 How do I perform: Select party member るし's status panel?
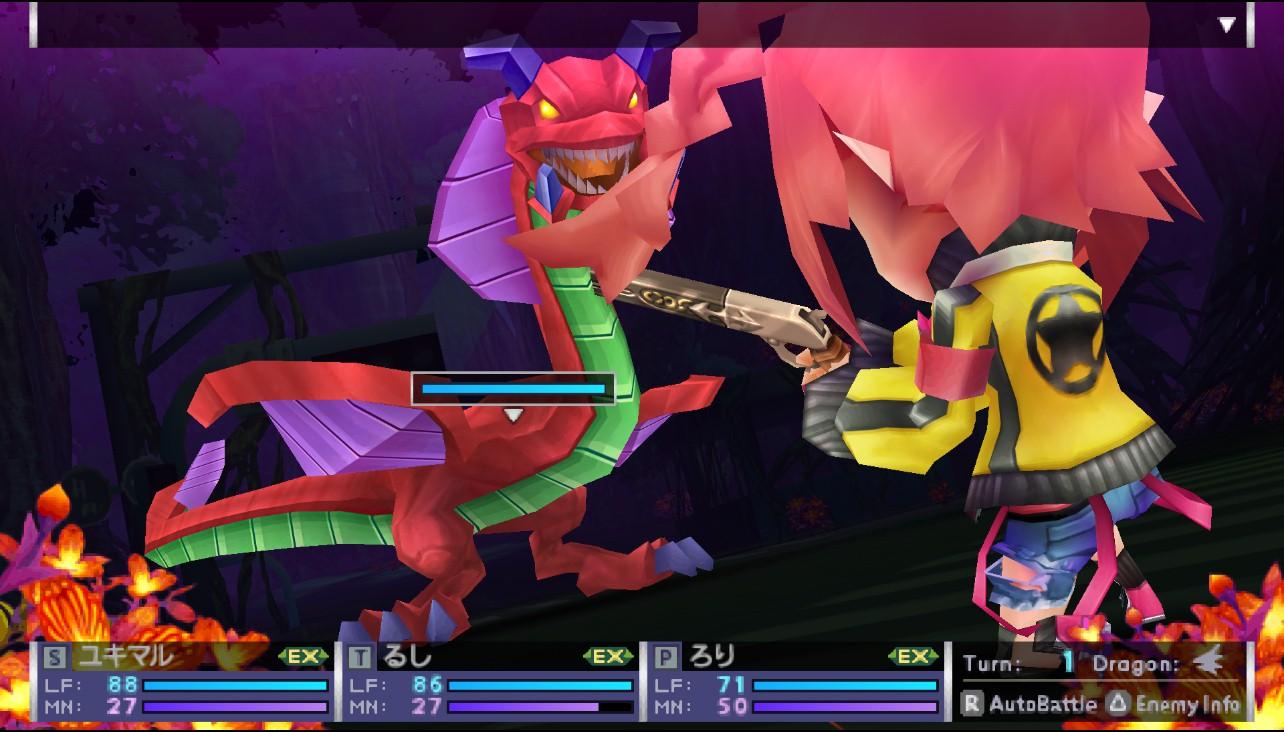tap(491, 683)
